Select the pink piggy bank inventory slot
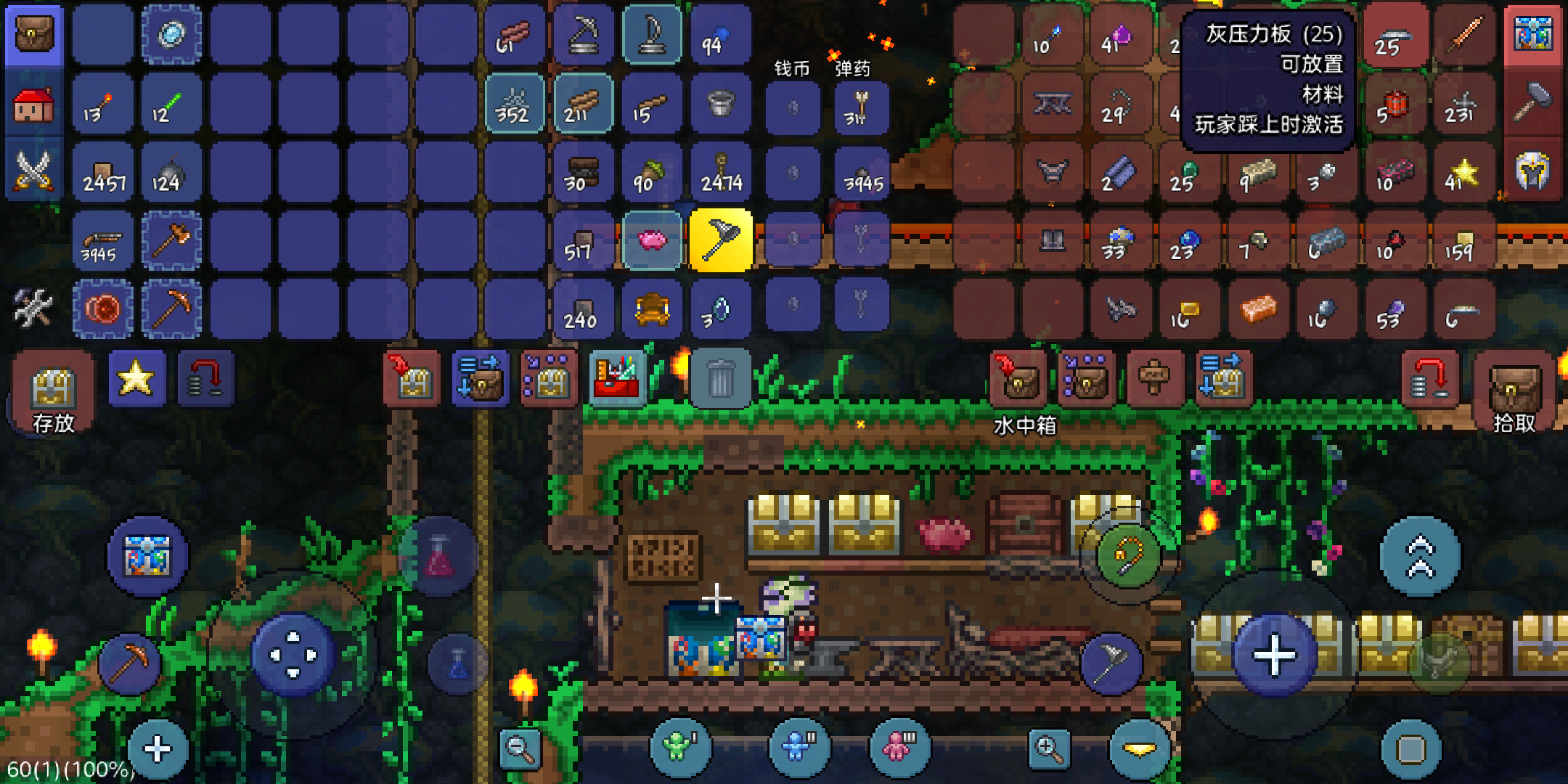 [x=652, y=240]
